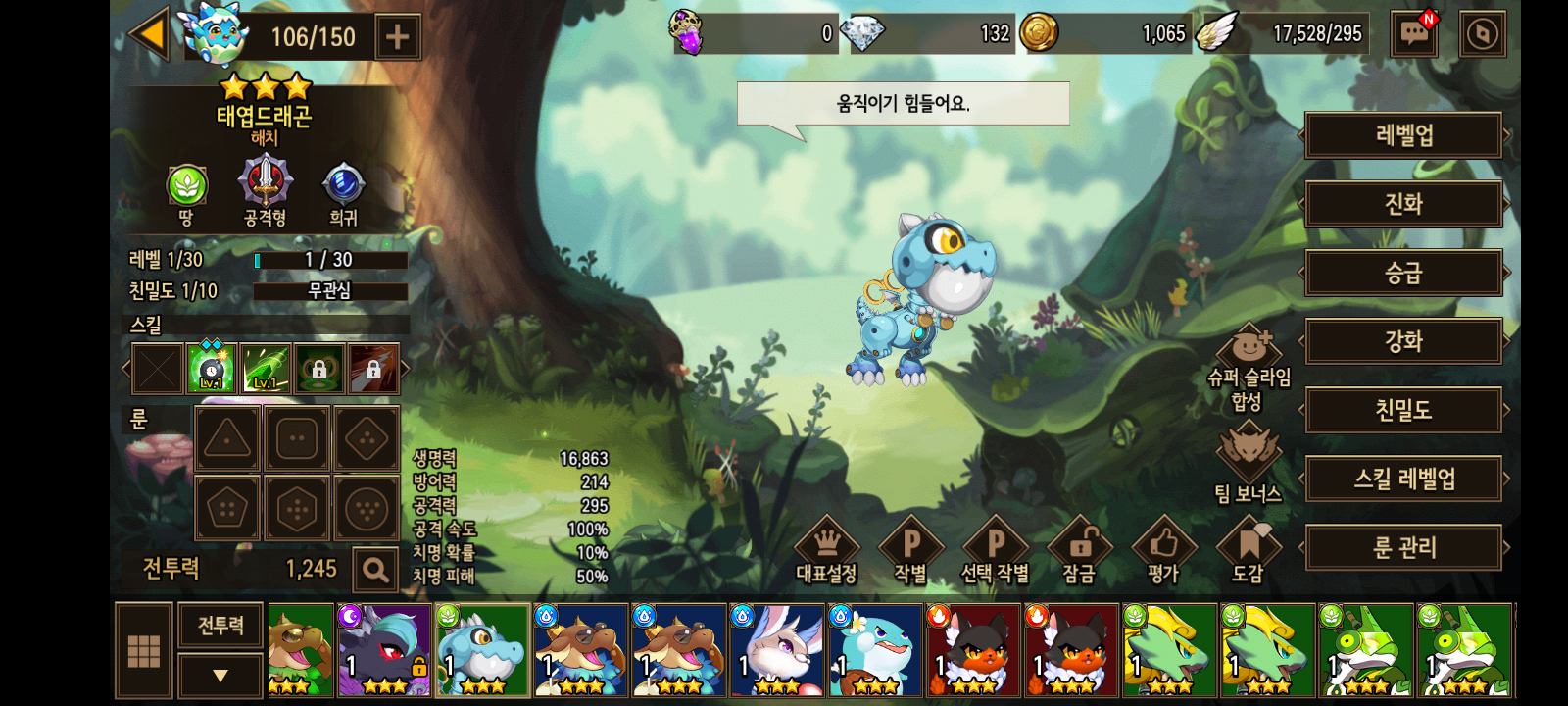The image size is (1568, 706).
Task: Choose the 강화 enhancement button
Action: [1403, 341]
